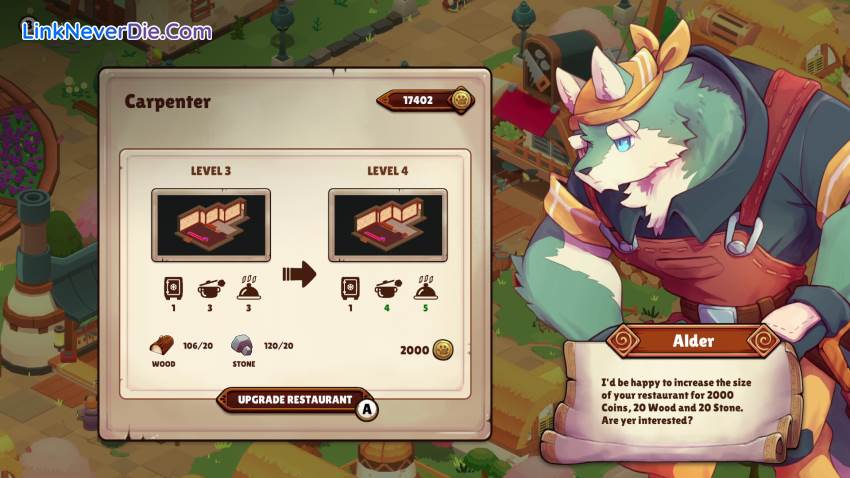Viewport: 850px width, 478px height.
Task: Select the Level 3 restaurant layout preview
Action: (211, 226)
